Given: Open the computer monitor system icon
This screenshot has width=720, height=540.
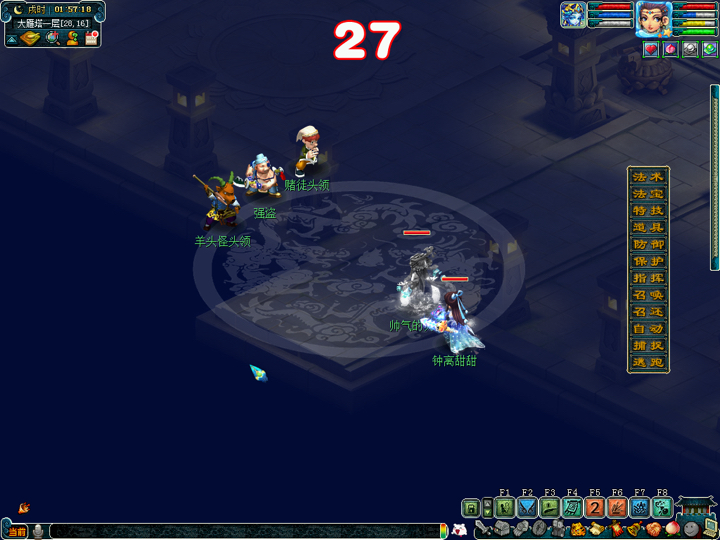Looking at the screenshot, I should 710,527.
